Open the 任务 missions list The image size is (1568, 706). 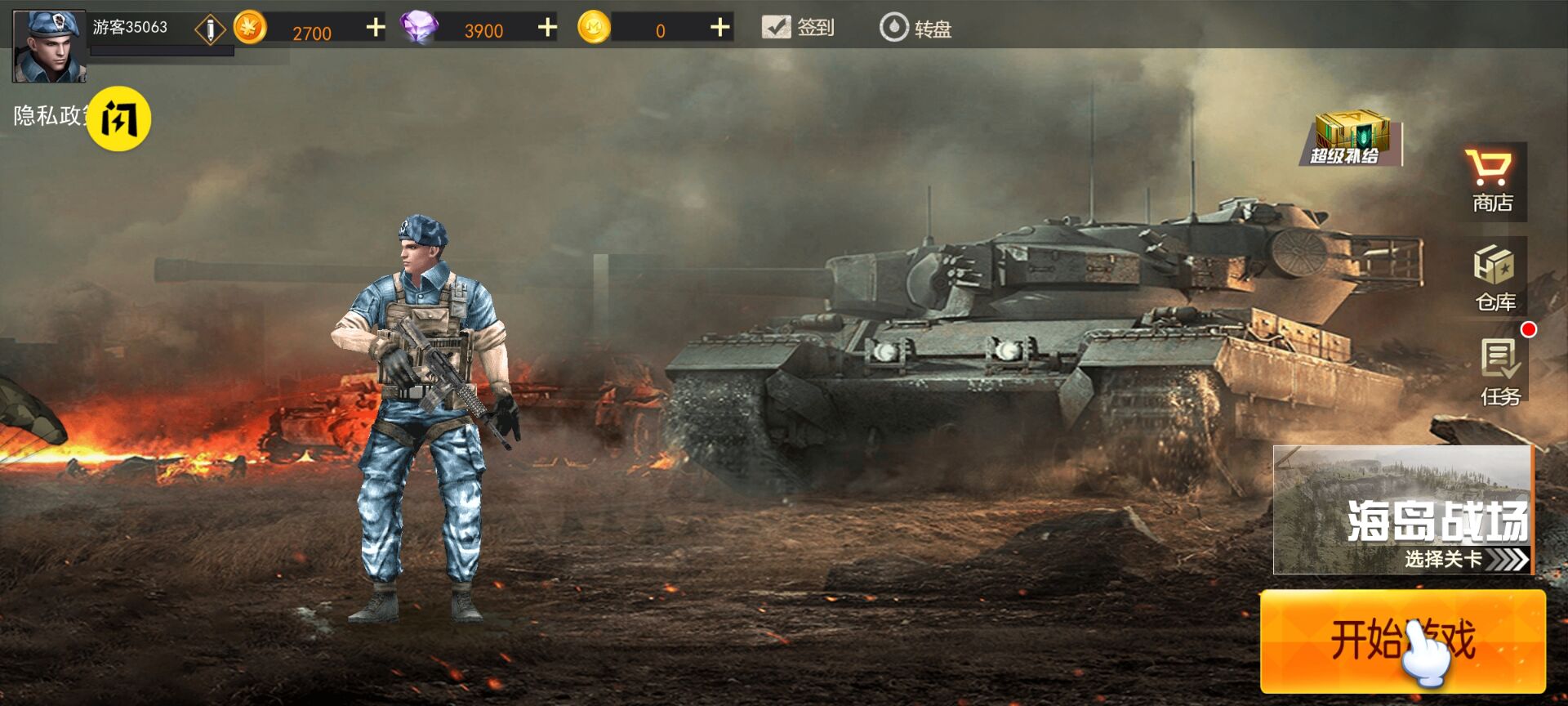pos(1500,372)
